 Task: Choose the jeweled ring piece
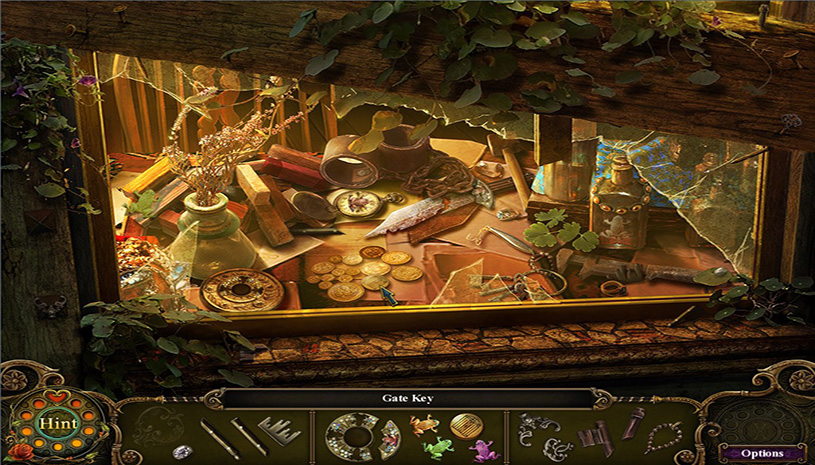(355, 437)
